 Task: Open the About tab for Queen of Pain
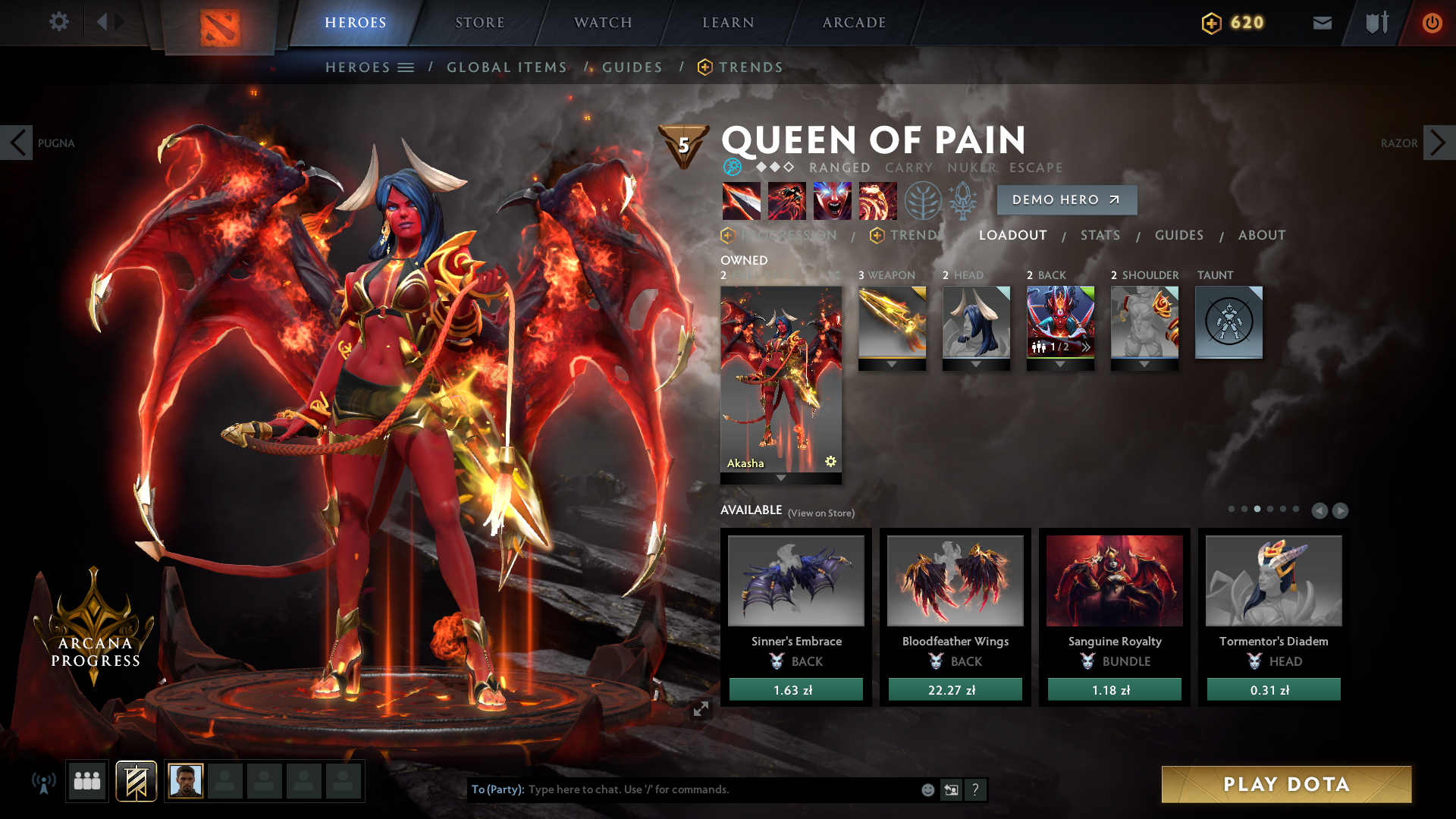tap(1261, 235)
